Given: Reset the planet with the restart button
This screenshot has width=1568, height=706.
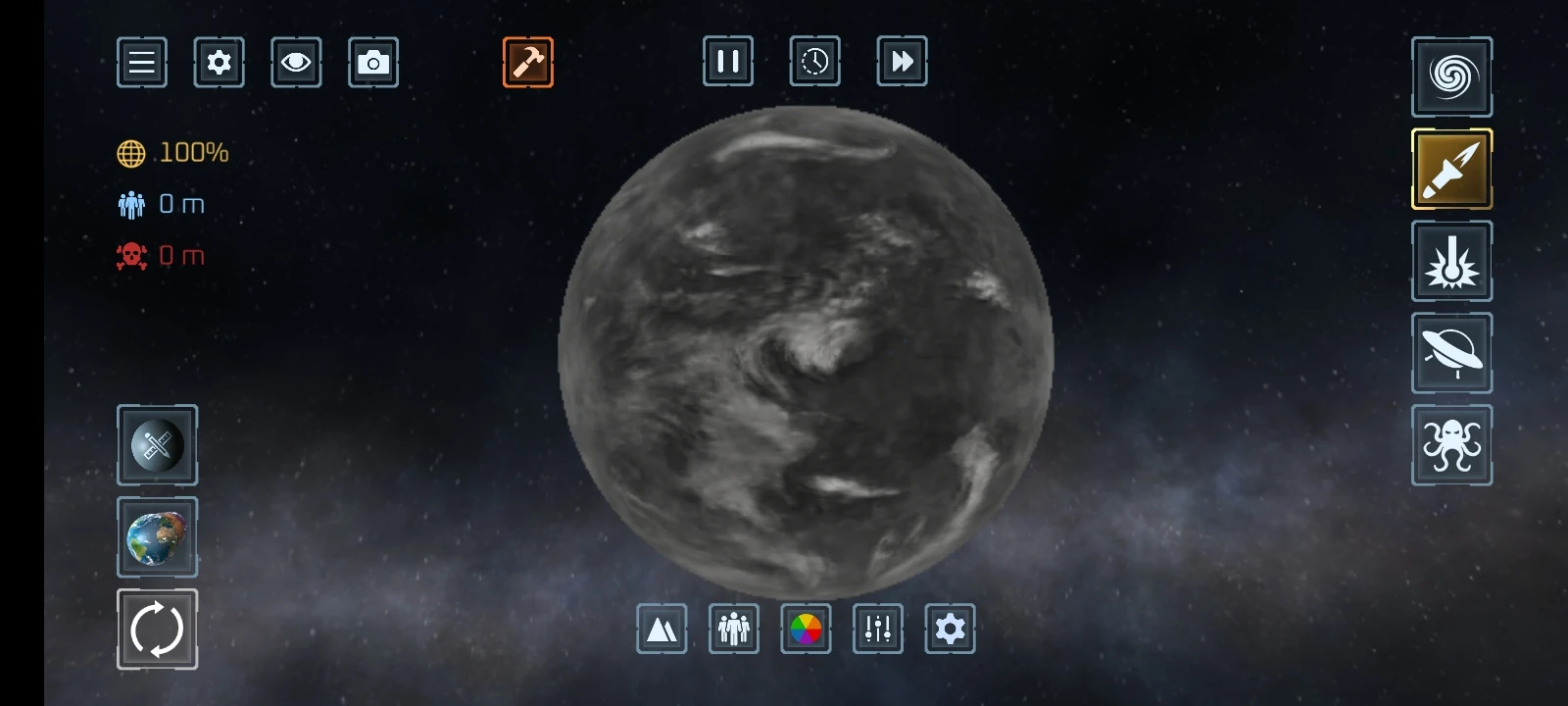Looking at the screenshot, I should (157, 629).
